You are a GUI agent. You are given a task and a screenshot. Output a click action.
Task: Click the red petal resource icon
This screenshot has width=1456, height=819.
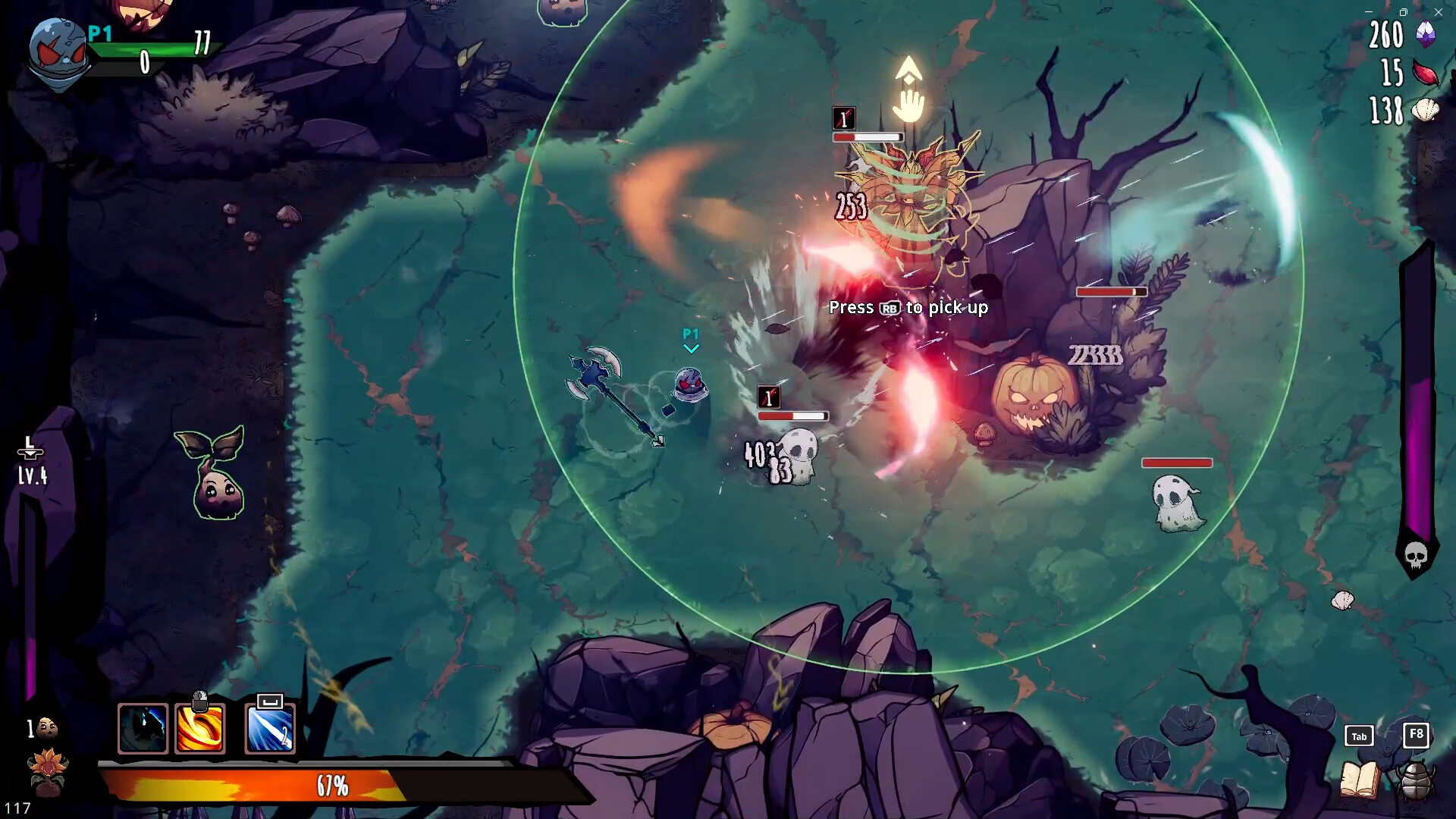click(1426, 74)
